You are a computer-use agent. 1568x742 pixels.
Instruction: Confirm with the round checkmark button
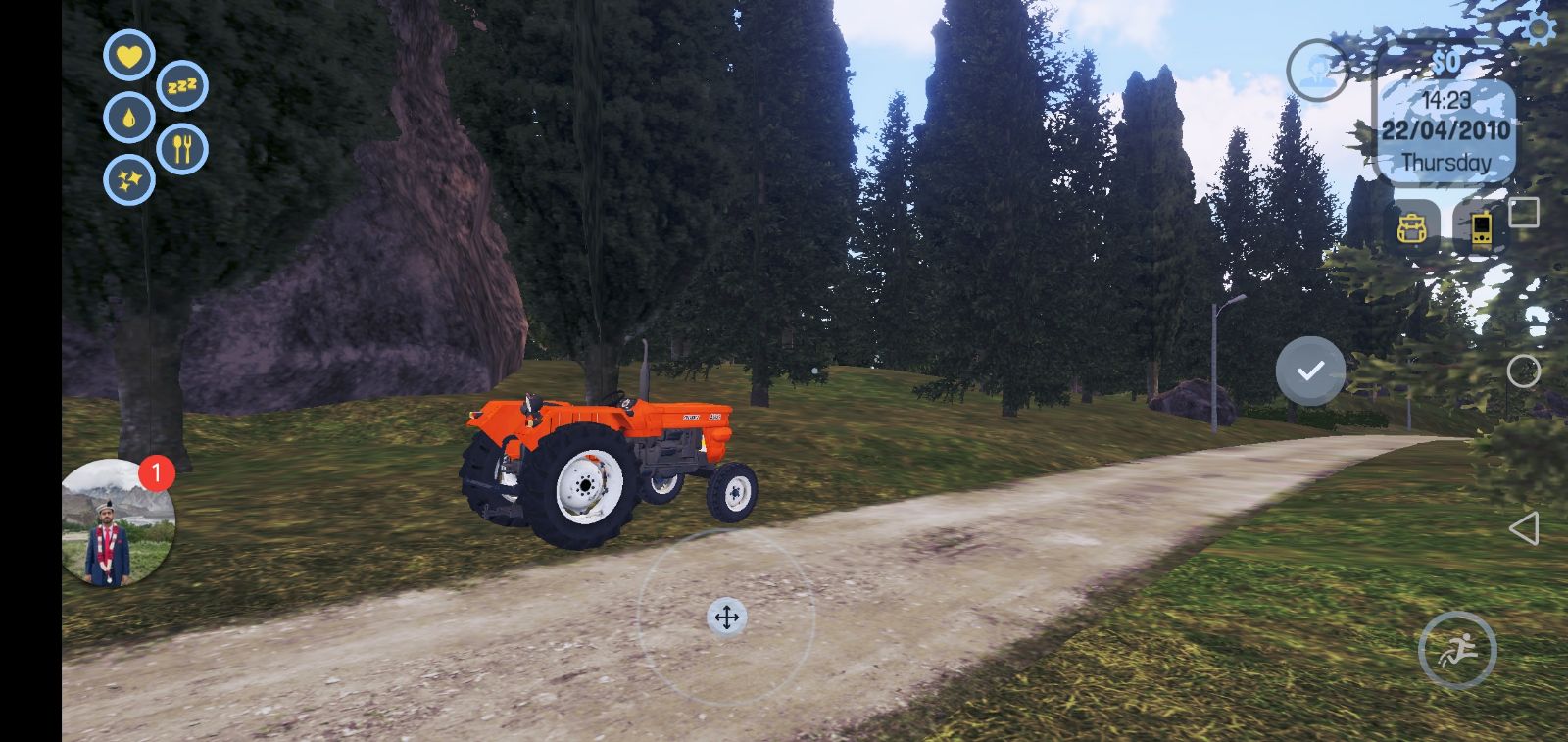click(x=1310, y=371)
